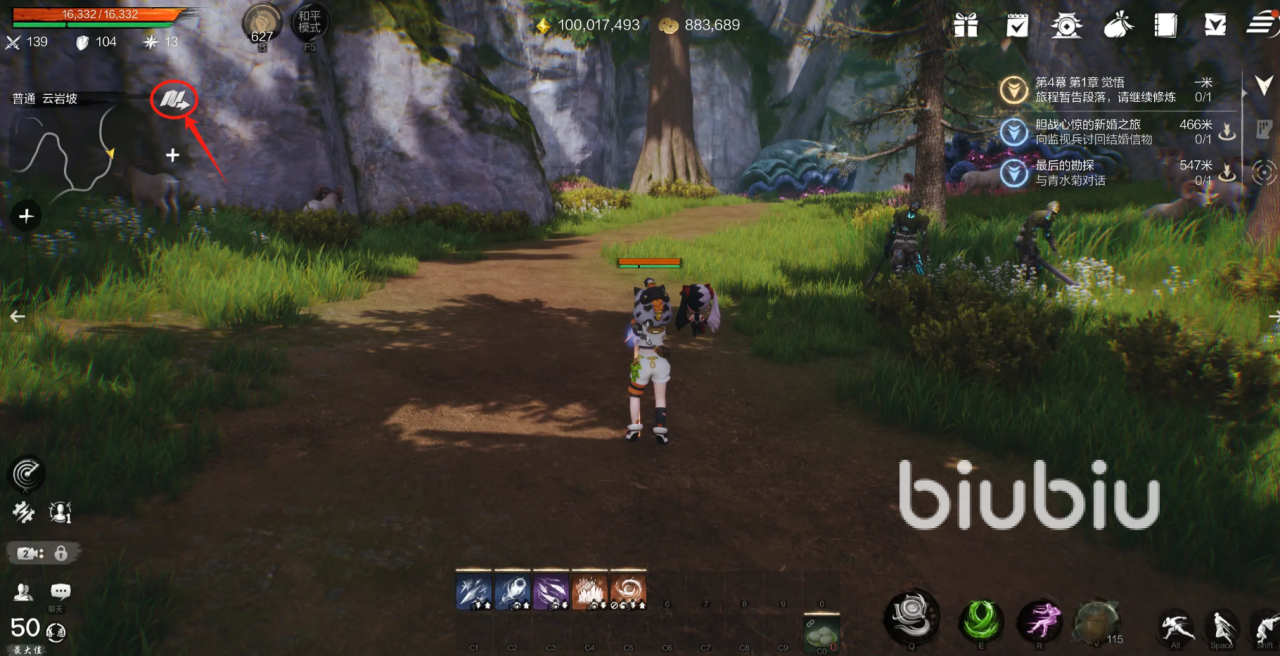Open the chat speech bubble button

click(x=60, y=591)
